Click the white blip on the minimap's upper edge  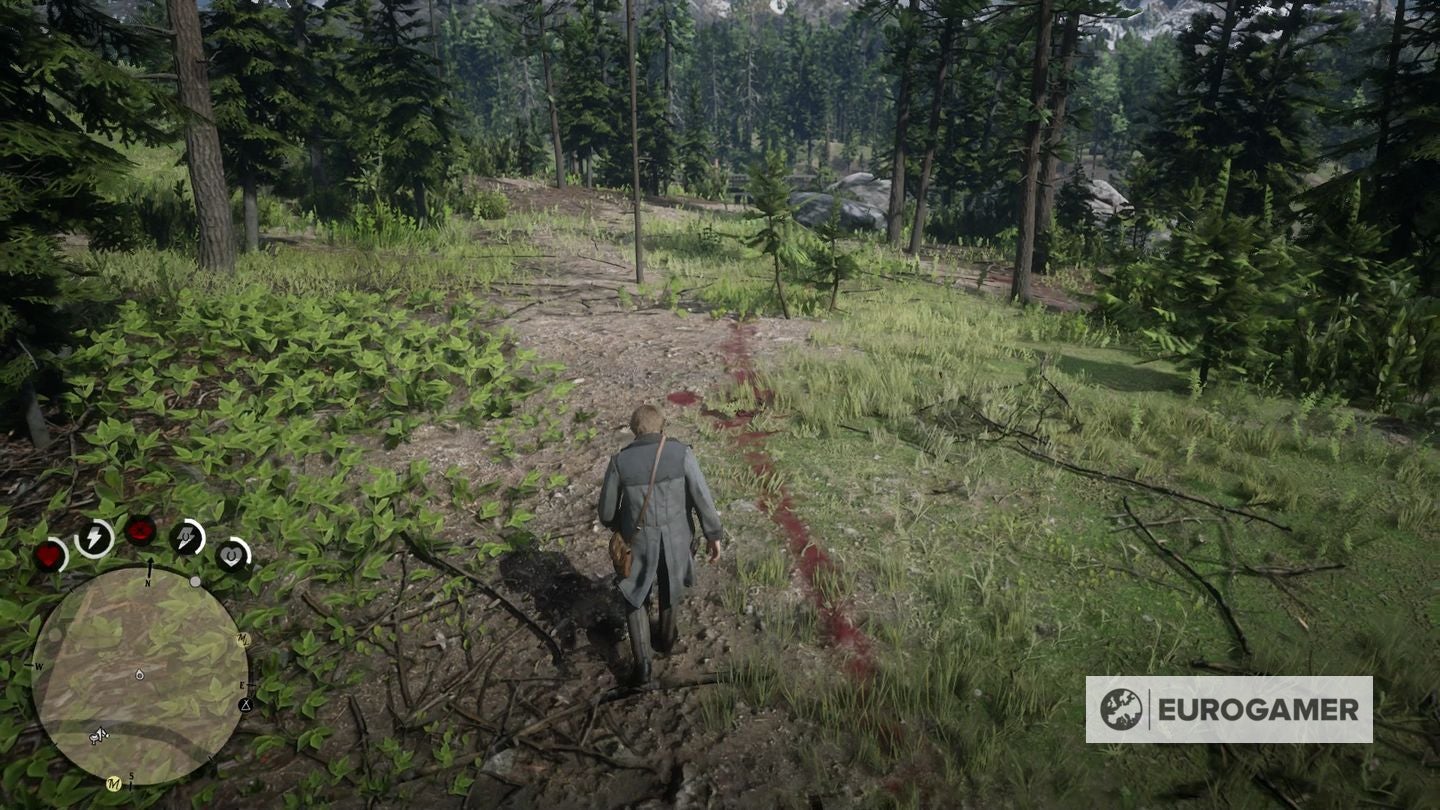195,581
